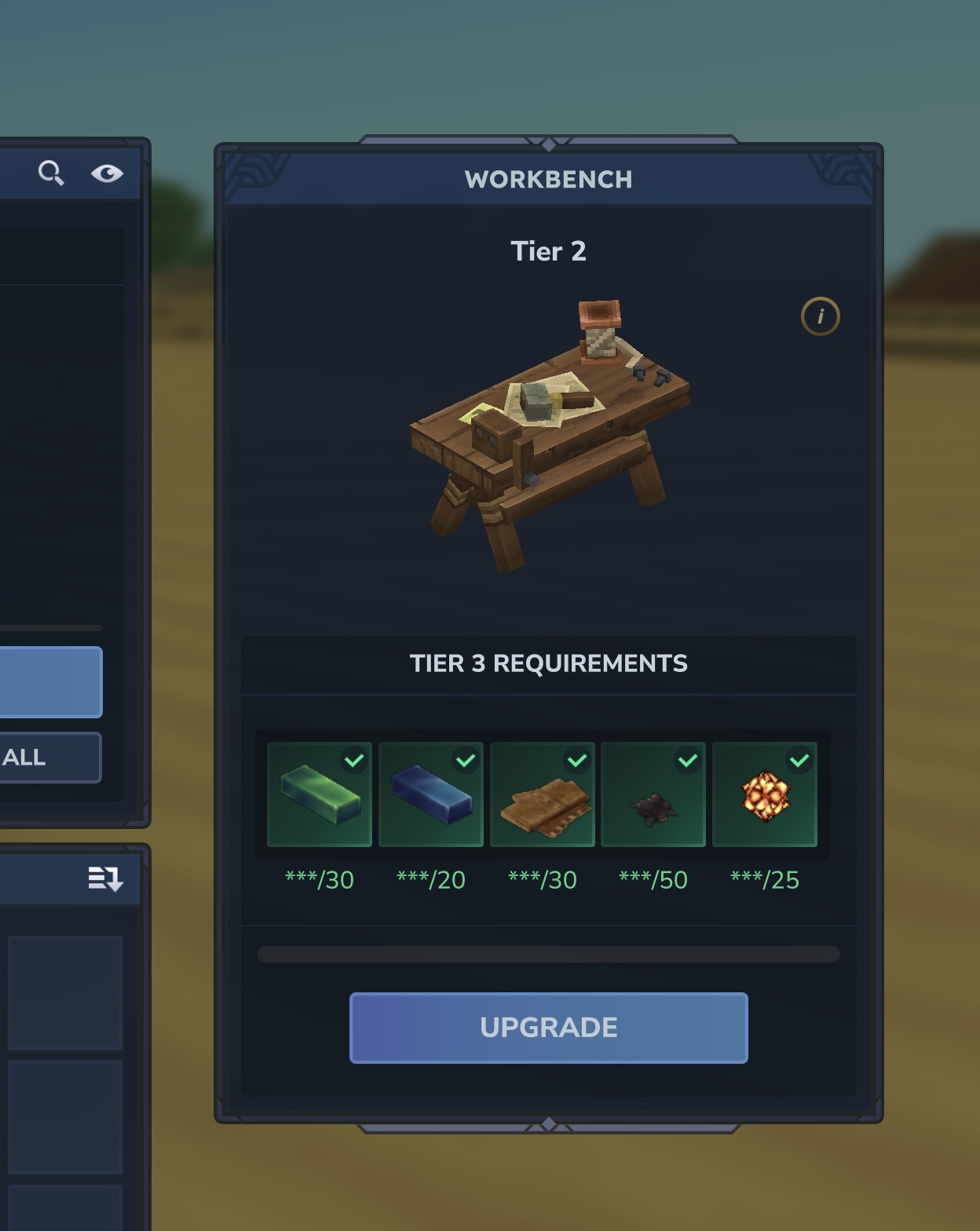This screenshot has height=1231, width=980.
Task: Select the green ingot requirement slot
Action: click(x=320, y=794)
